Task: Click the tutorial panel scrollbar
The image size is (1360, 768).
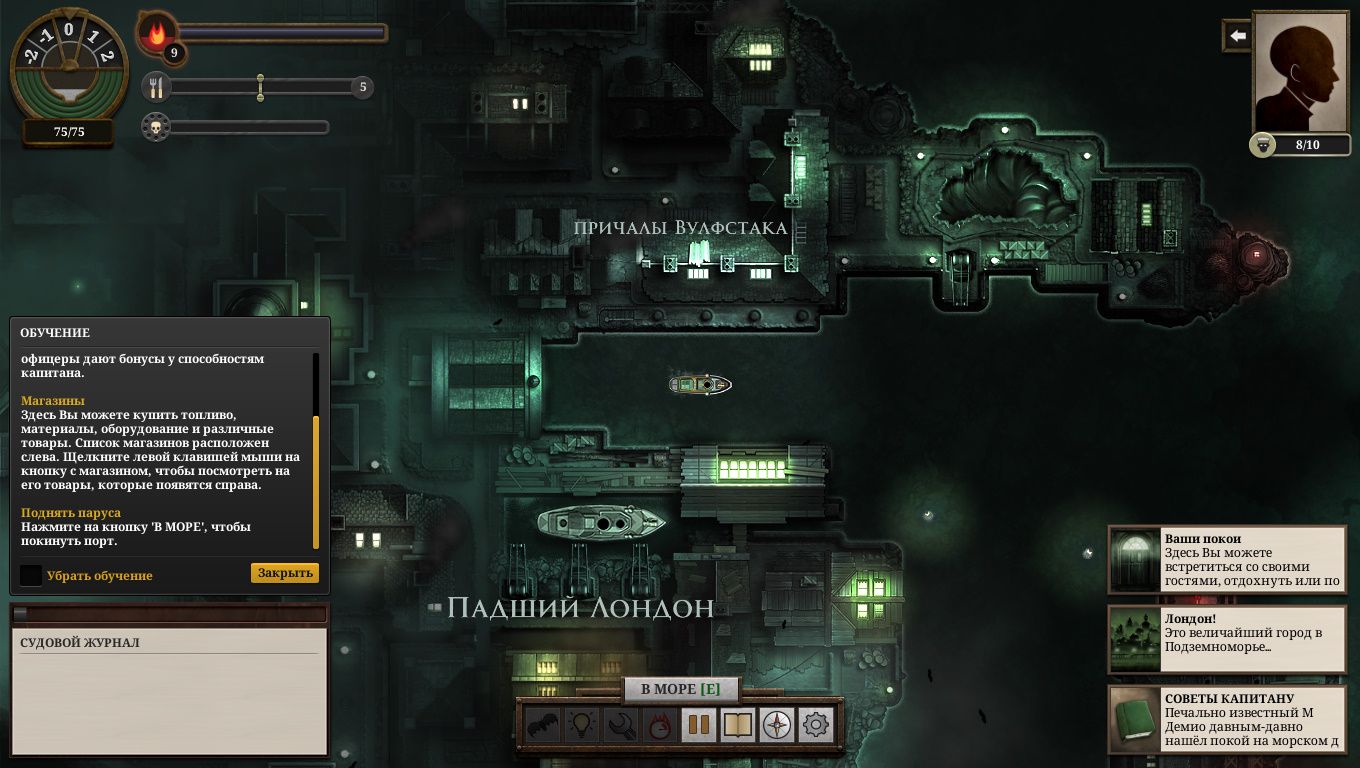Action: (316, 480)
